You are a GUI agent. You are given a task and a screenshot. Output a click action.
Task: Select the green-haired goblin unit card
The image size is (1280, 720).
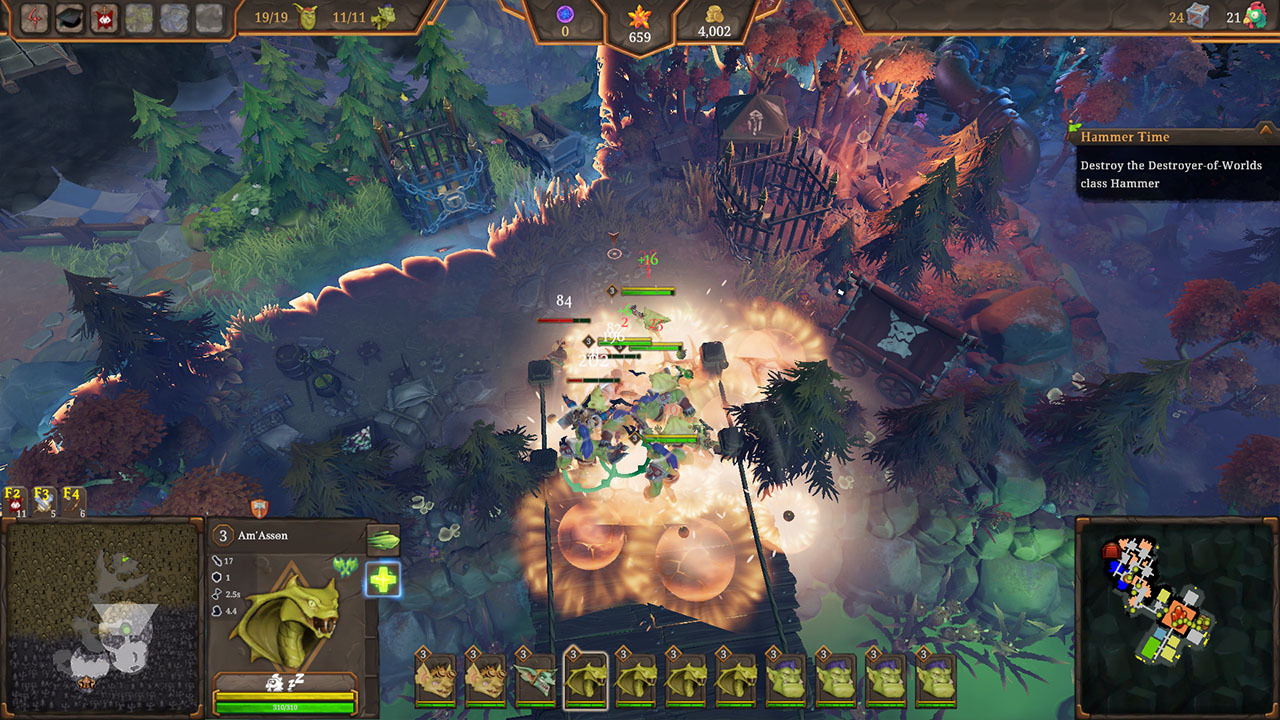535,679
